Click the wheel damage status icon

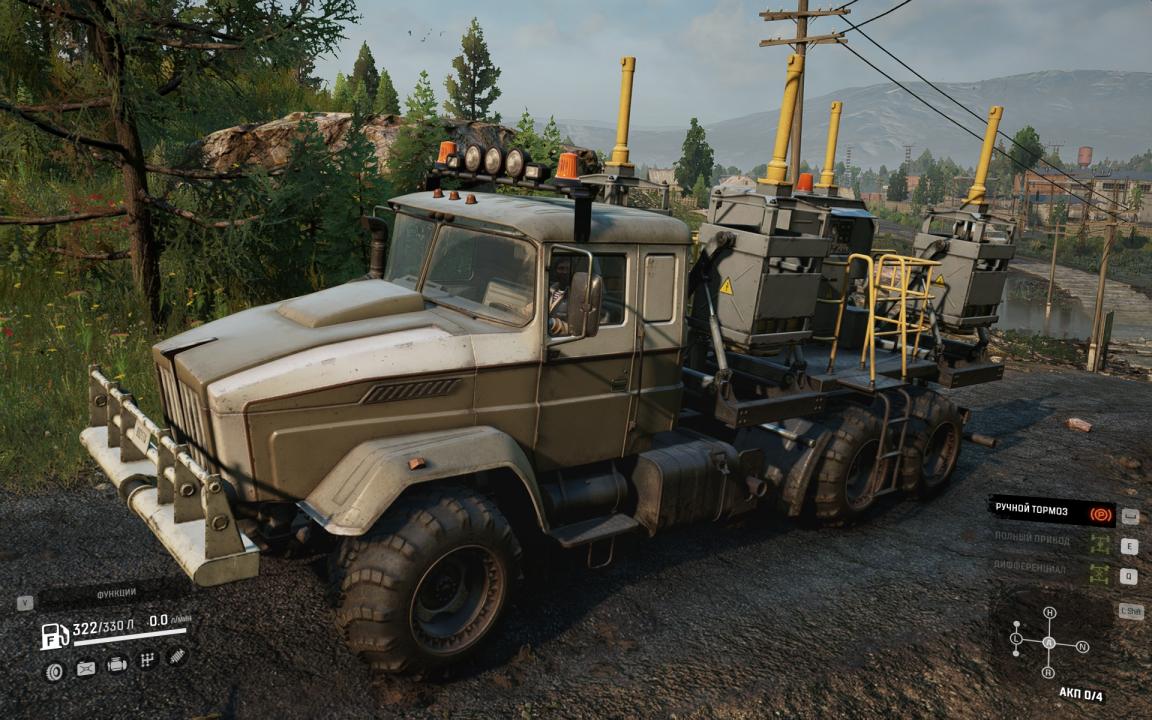[55, 671]
